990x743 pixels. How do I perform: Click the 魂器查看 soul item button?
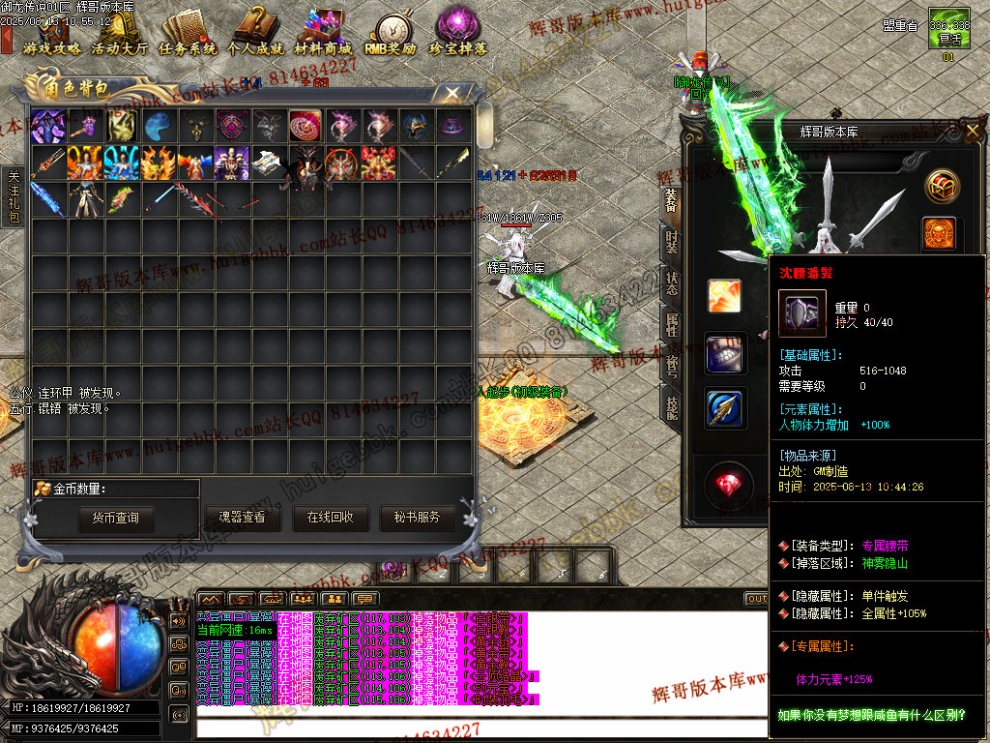pos(242,518)
